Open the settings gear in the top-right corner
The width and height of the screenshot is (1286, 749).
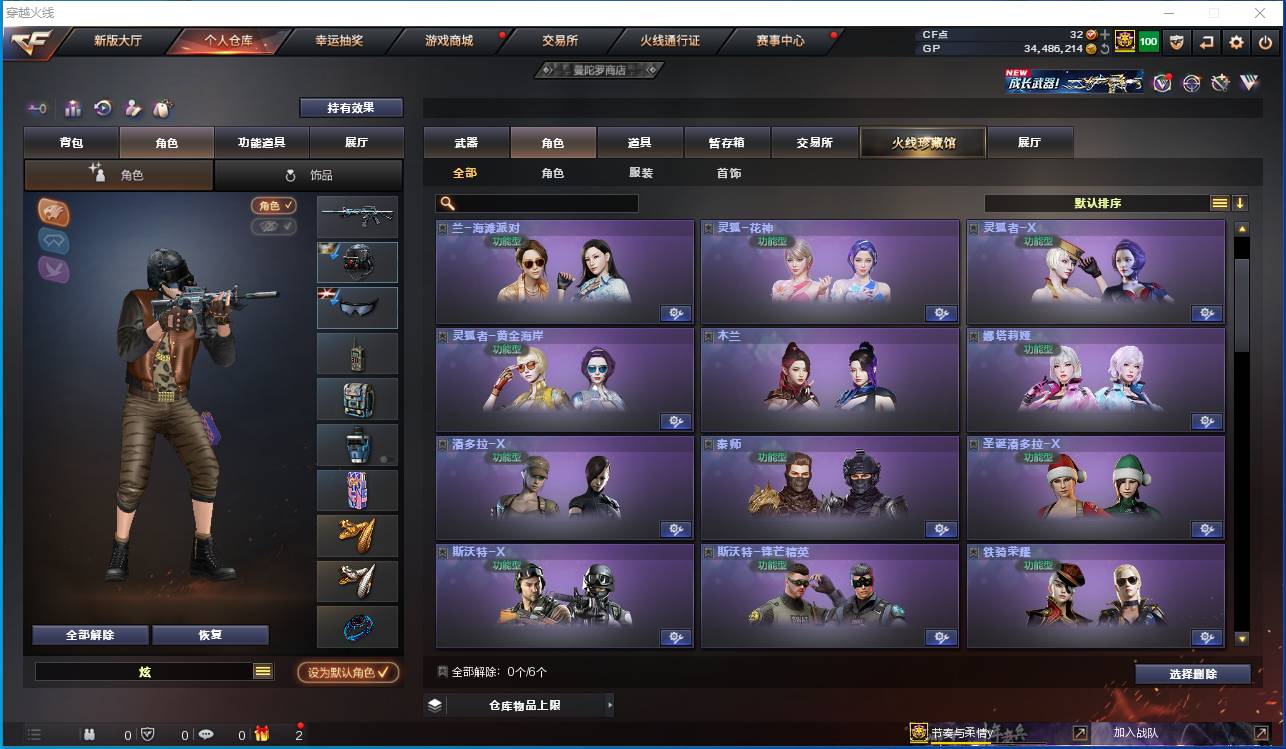1237,42
